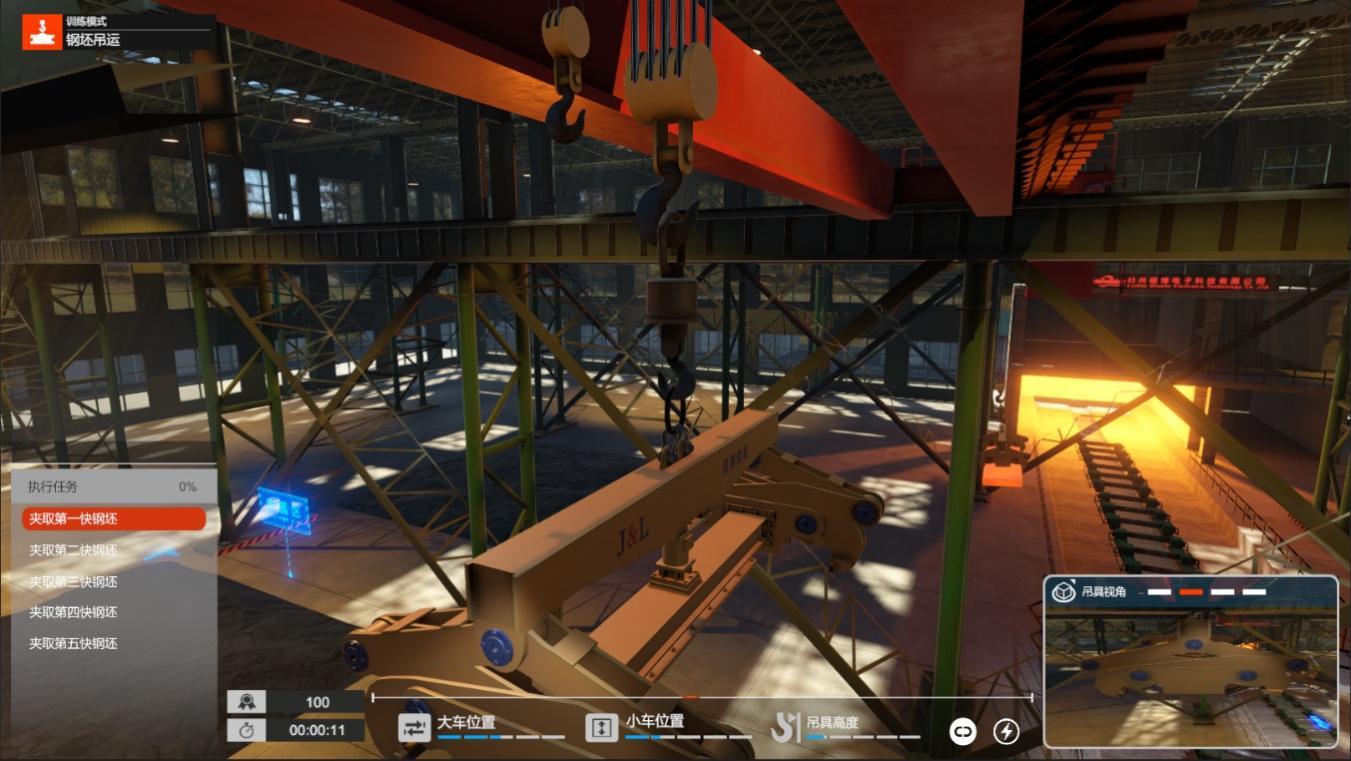The width and height of the screenshot is (1351, 761).
Task: Click the 大车位置 crane position arrows icon
Action: point(414,728)
